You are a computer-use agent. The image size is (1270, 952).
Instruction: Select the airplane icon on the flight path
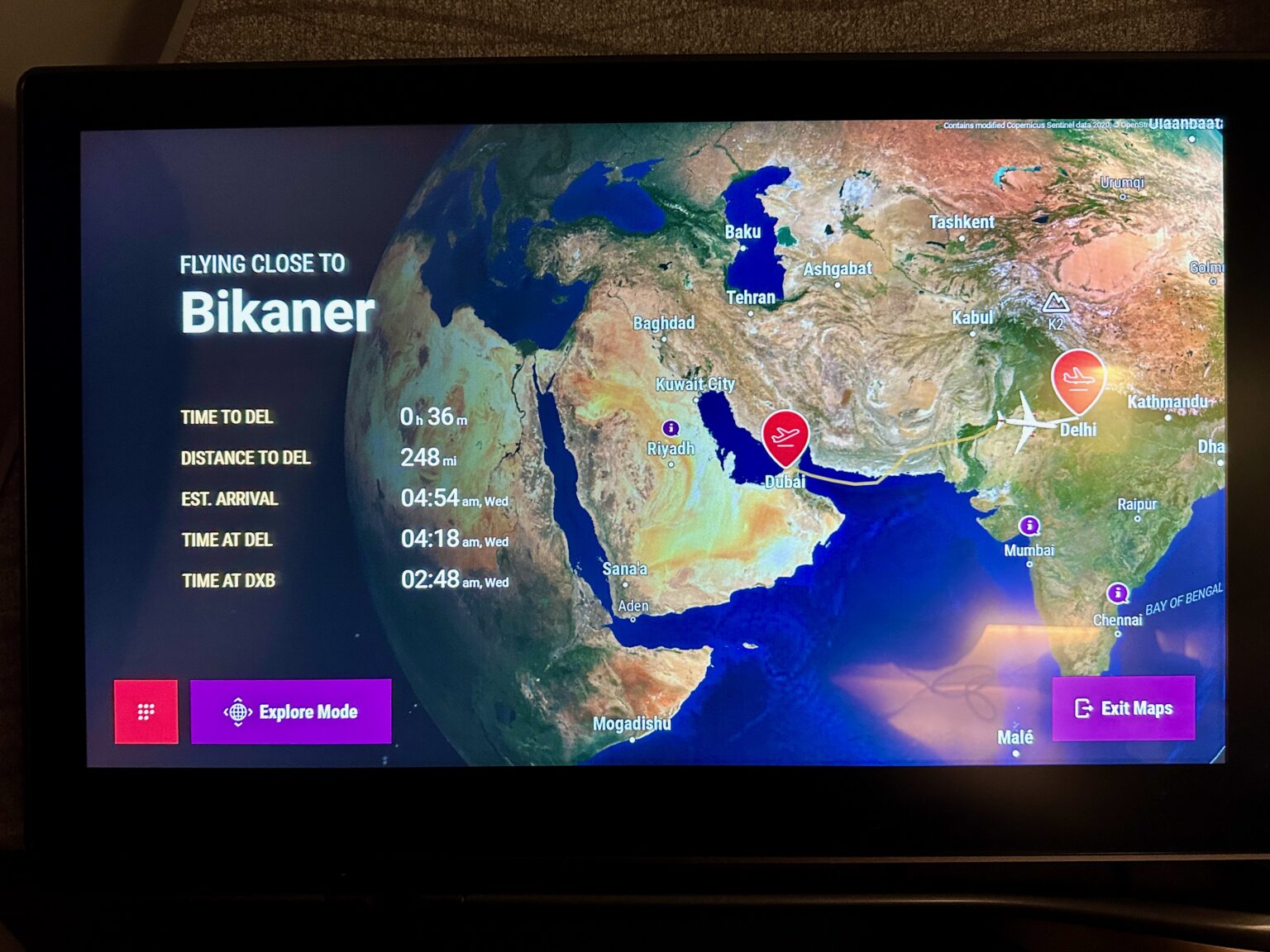(x=1028, y=423)
